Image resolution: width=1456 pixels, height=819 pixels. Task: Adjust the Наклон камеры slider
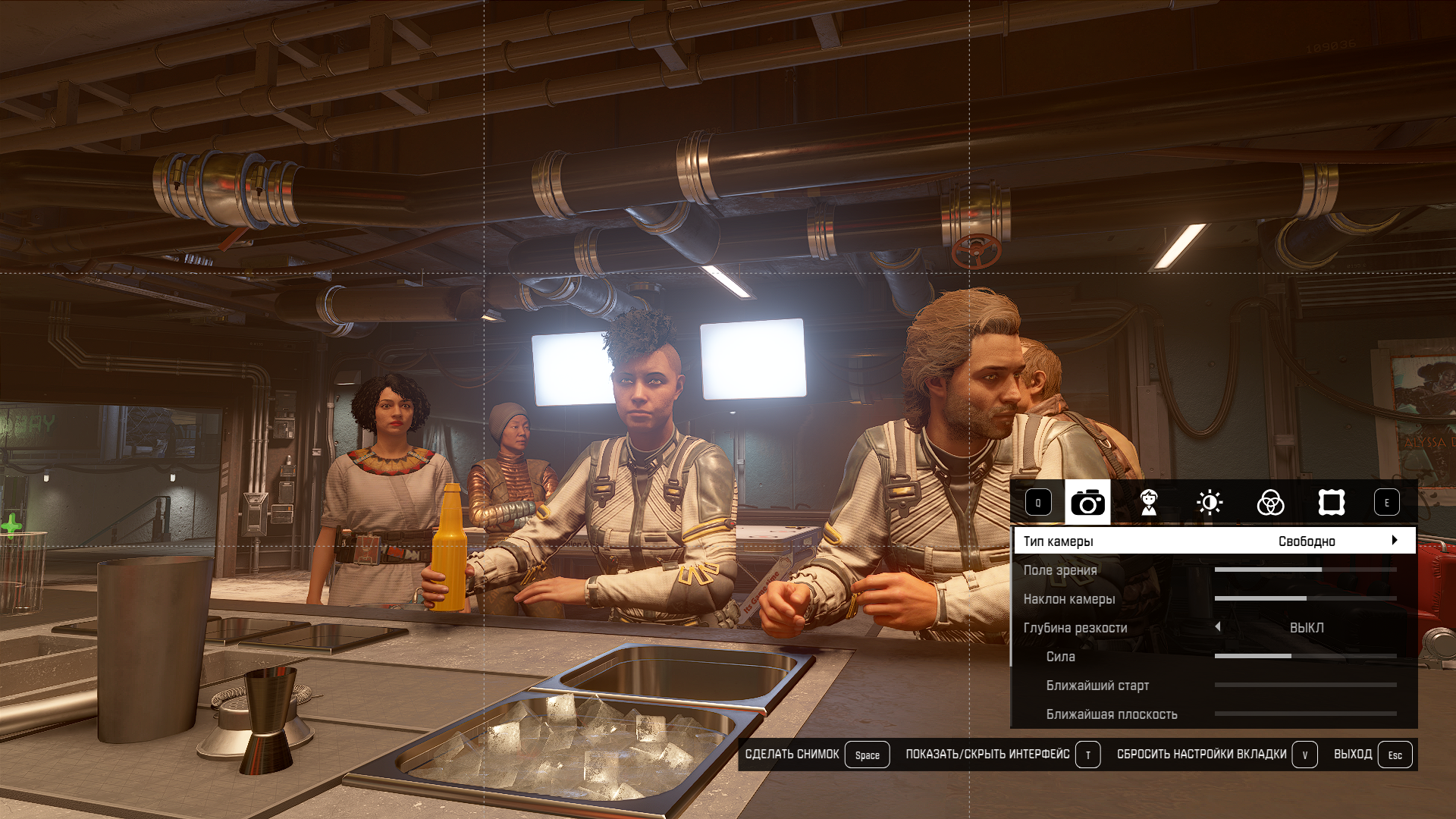[1305, 598]
